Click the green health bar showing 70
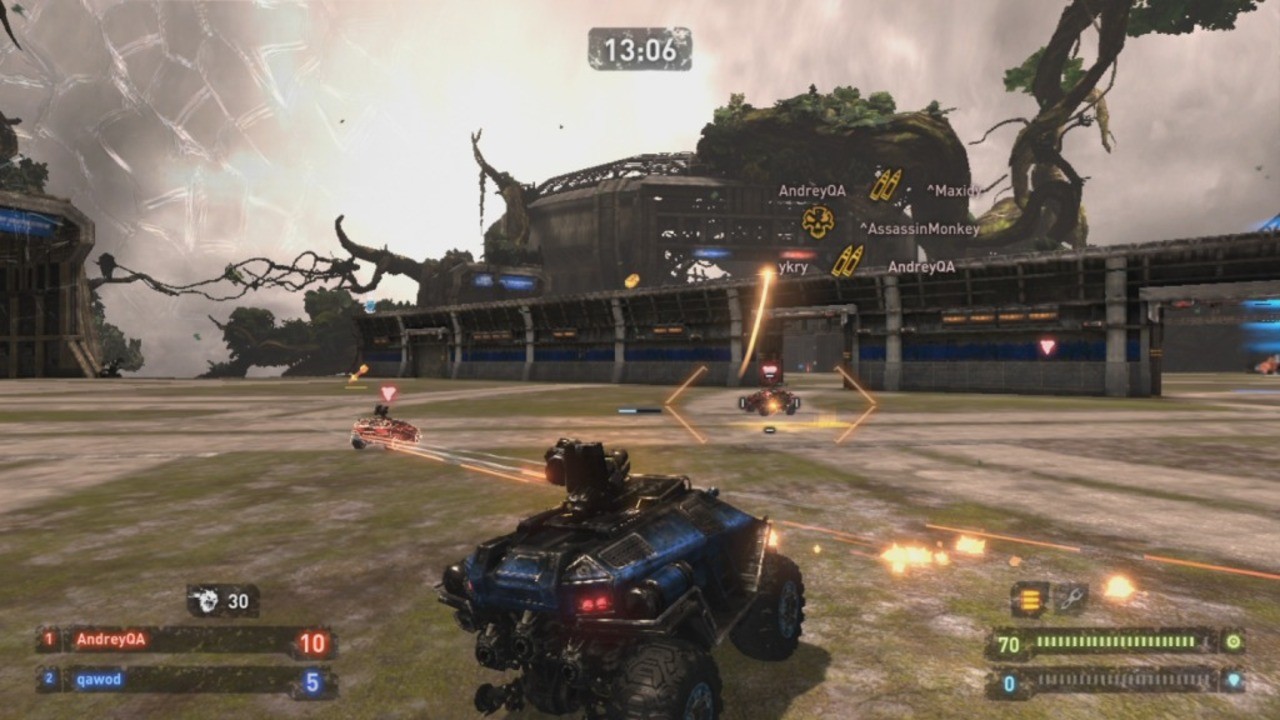The width and height of the screenshot is (1280, 720). point(1110,641)
